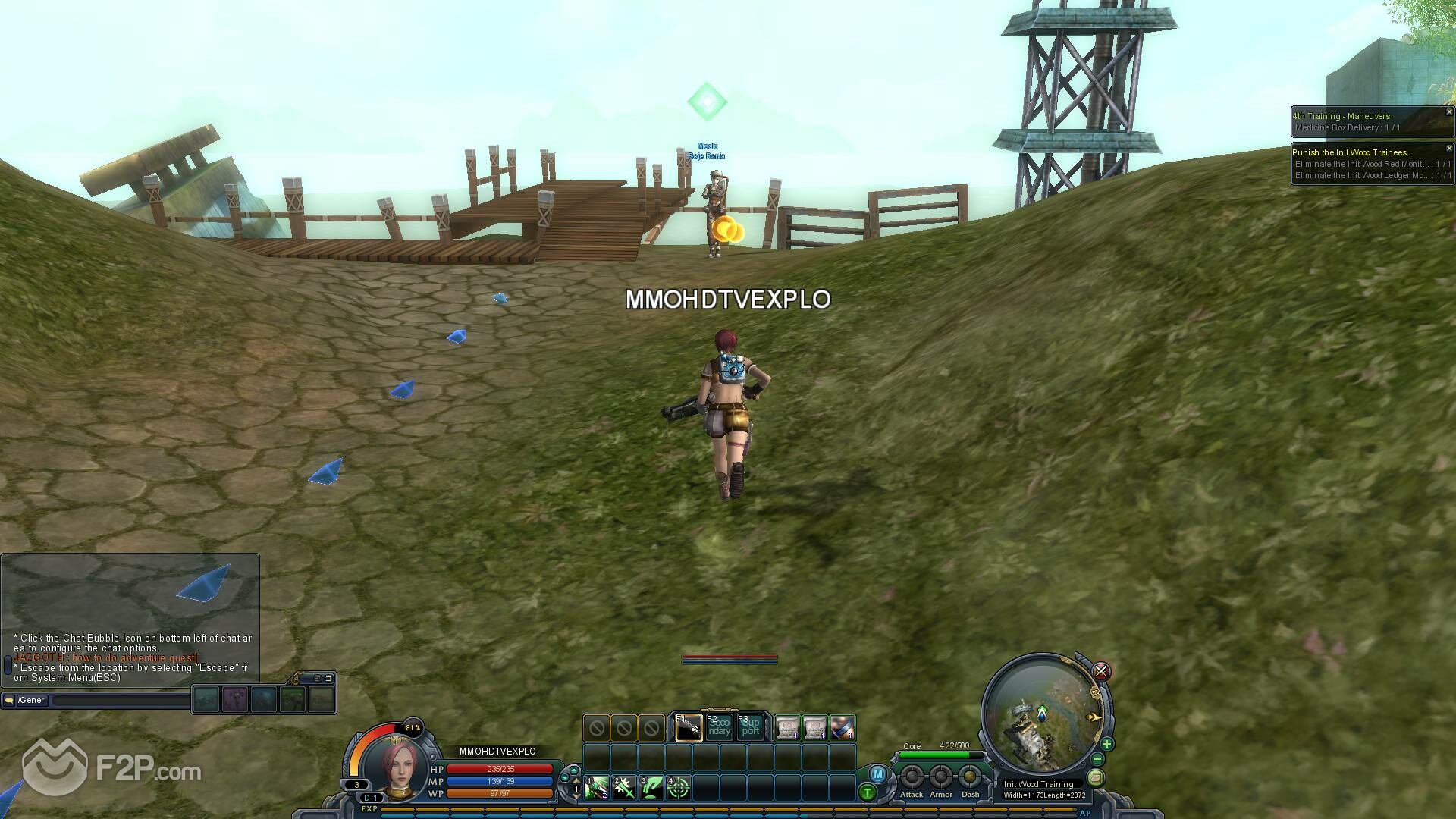1456x819 pixels.
Task: Use the green hand skill in slot 3
Action: 651,788
